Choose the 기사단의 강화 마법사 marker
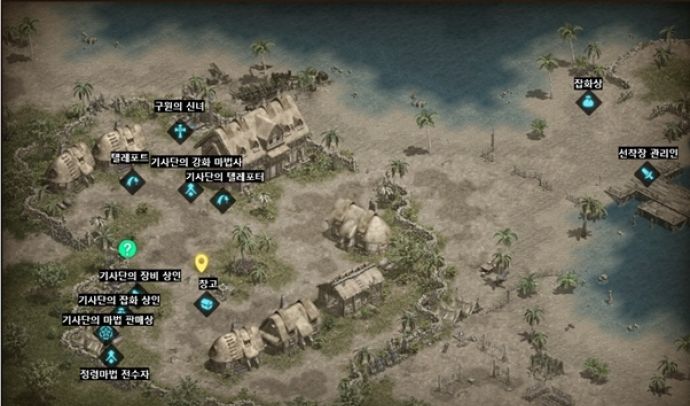Screen dimensions: 690x406 point(190,189)
